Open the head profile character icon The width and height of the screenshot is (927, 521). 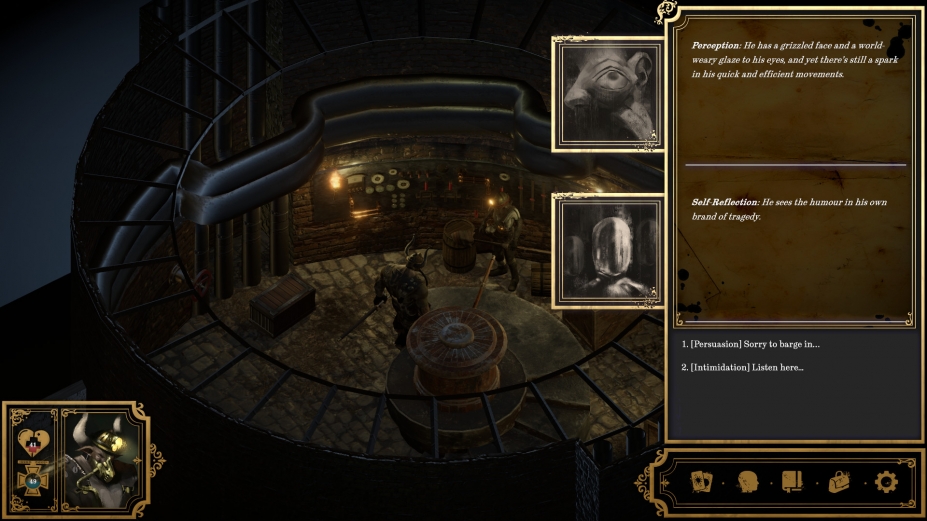[x=747, y=482]
